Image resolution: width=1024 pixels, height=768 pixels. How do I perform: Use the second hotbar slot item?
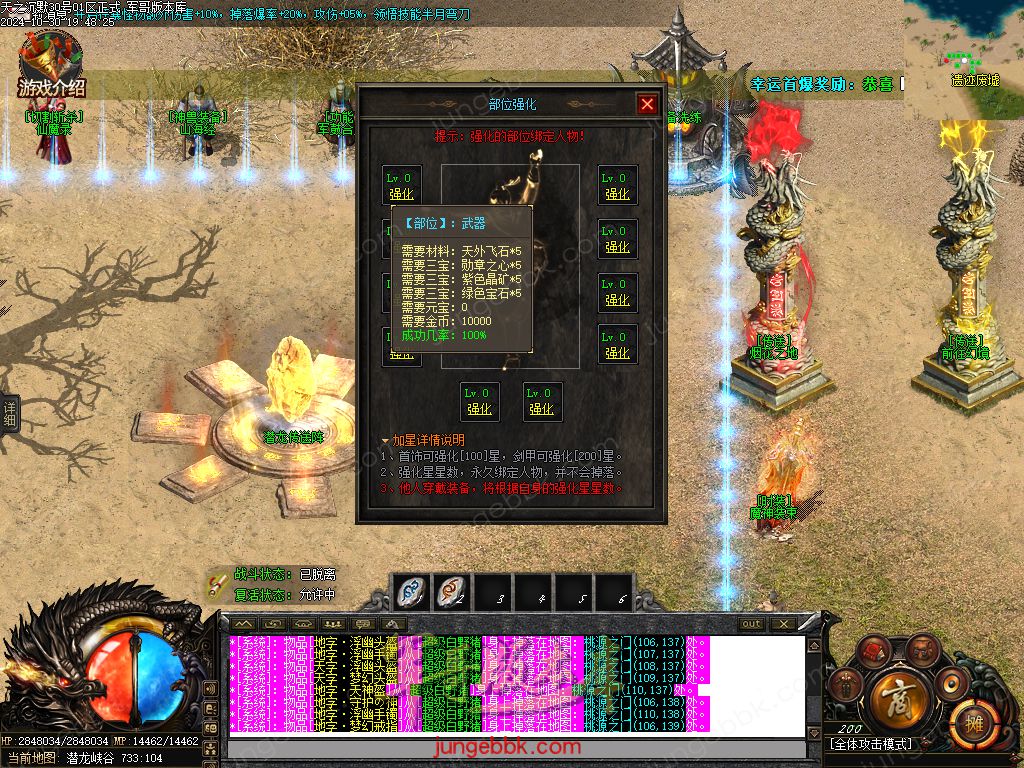[x=452, y=592]
